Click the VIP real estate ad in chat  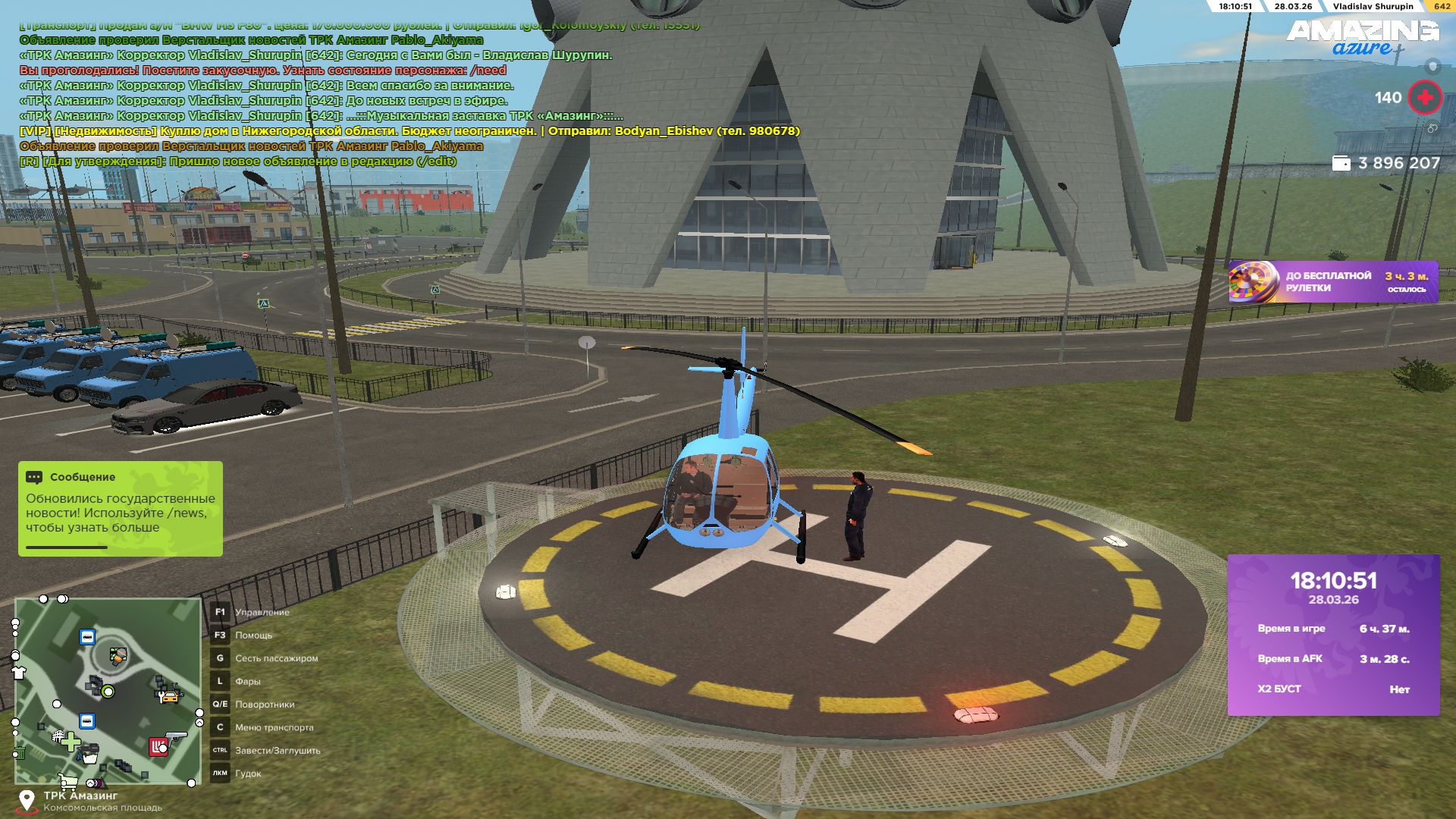[x=409, y=131]
